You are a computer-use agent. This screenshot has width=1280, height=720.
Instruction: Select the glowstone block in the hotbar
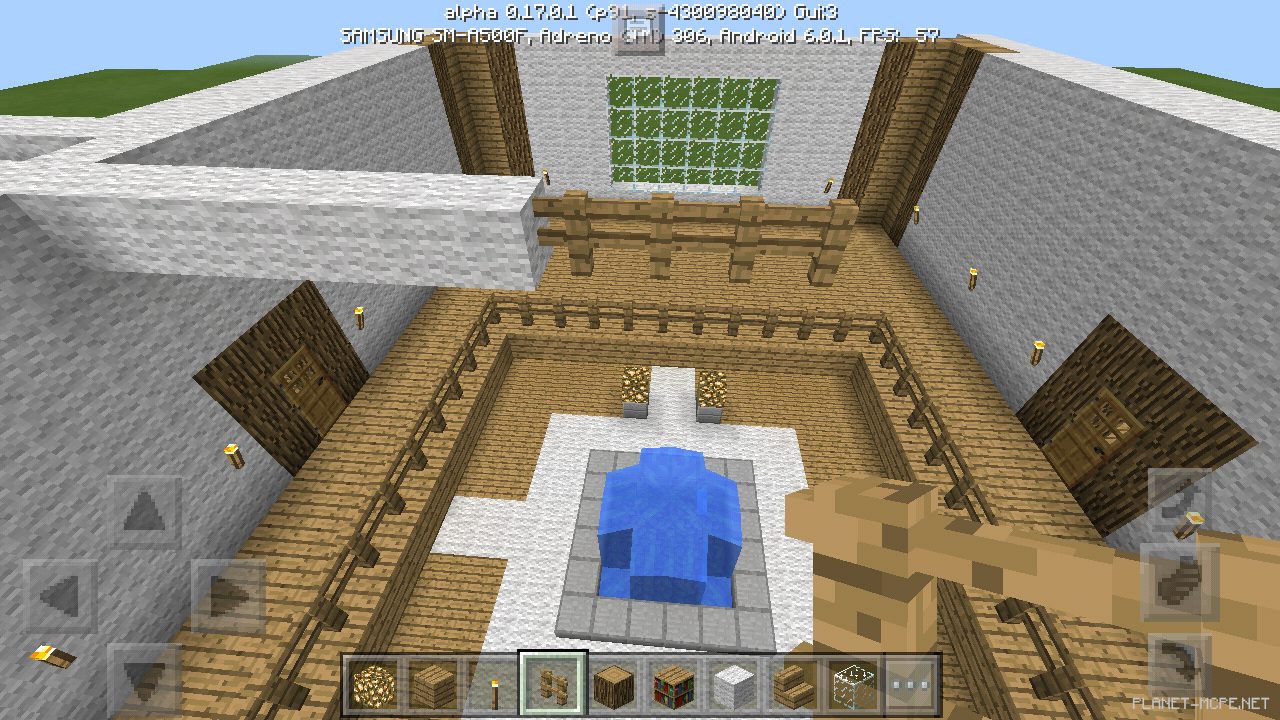tap(375, 687)
